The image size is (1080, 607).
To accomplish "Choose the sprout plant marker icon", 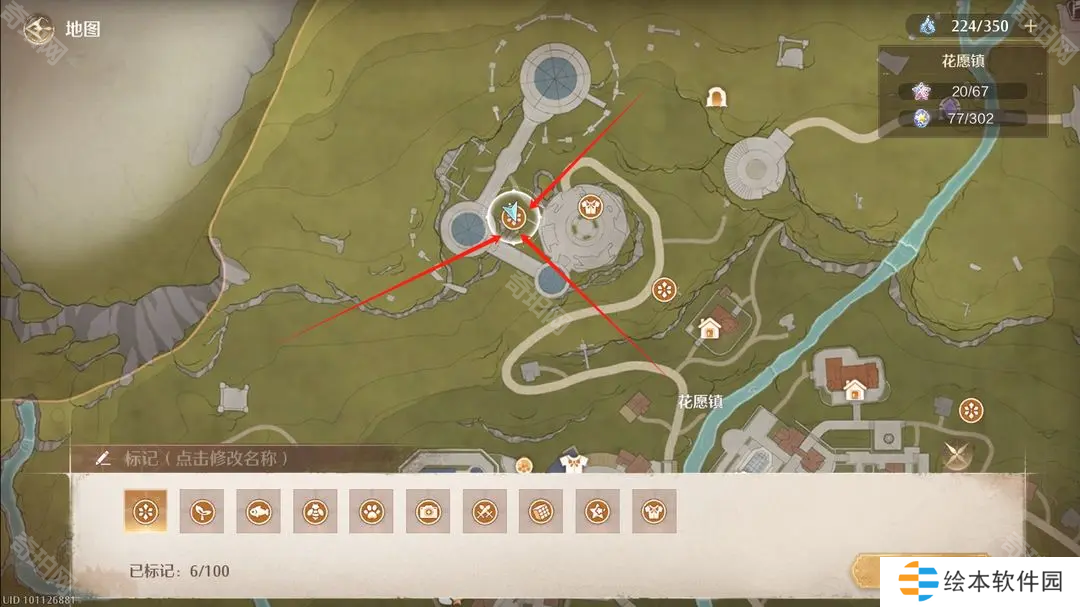I will tap(201, 511).
